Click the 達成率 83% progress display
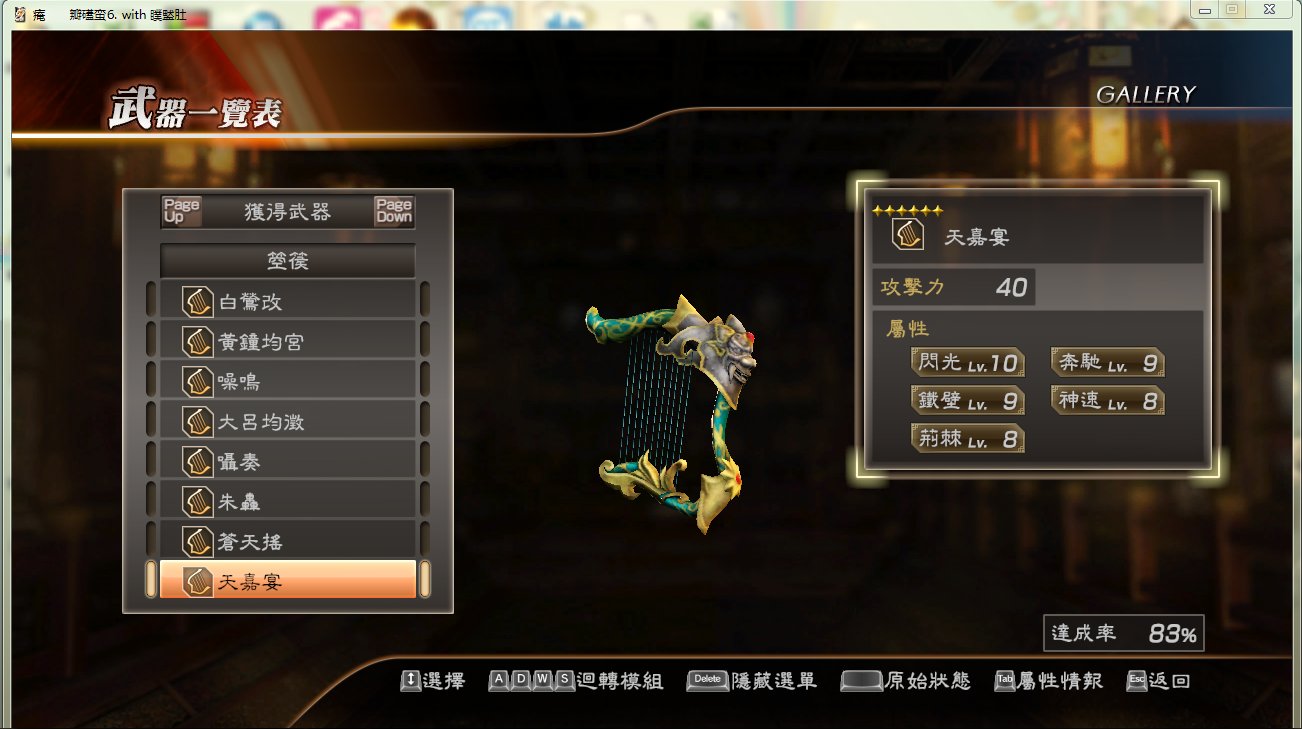This screenshot has width=1302, height=729. [x=1122, y=634]
